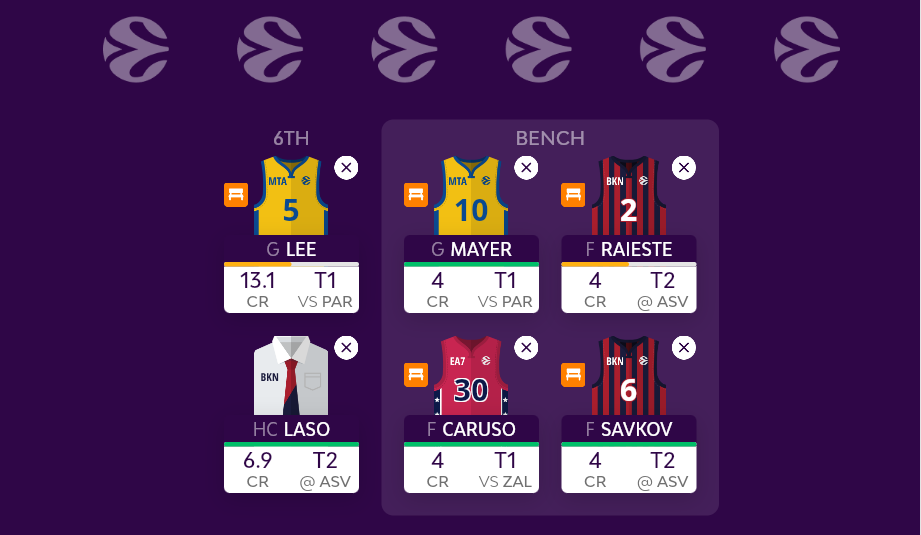Viewport: 921px width, 535px height.
Task: Select Savkov's striped number 6 jersey
Action: pyautogui.click(x=629, y=378)
